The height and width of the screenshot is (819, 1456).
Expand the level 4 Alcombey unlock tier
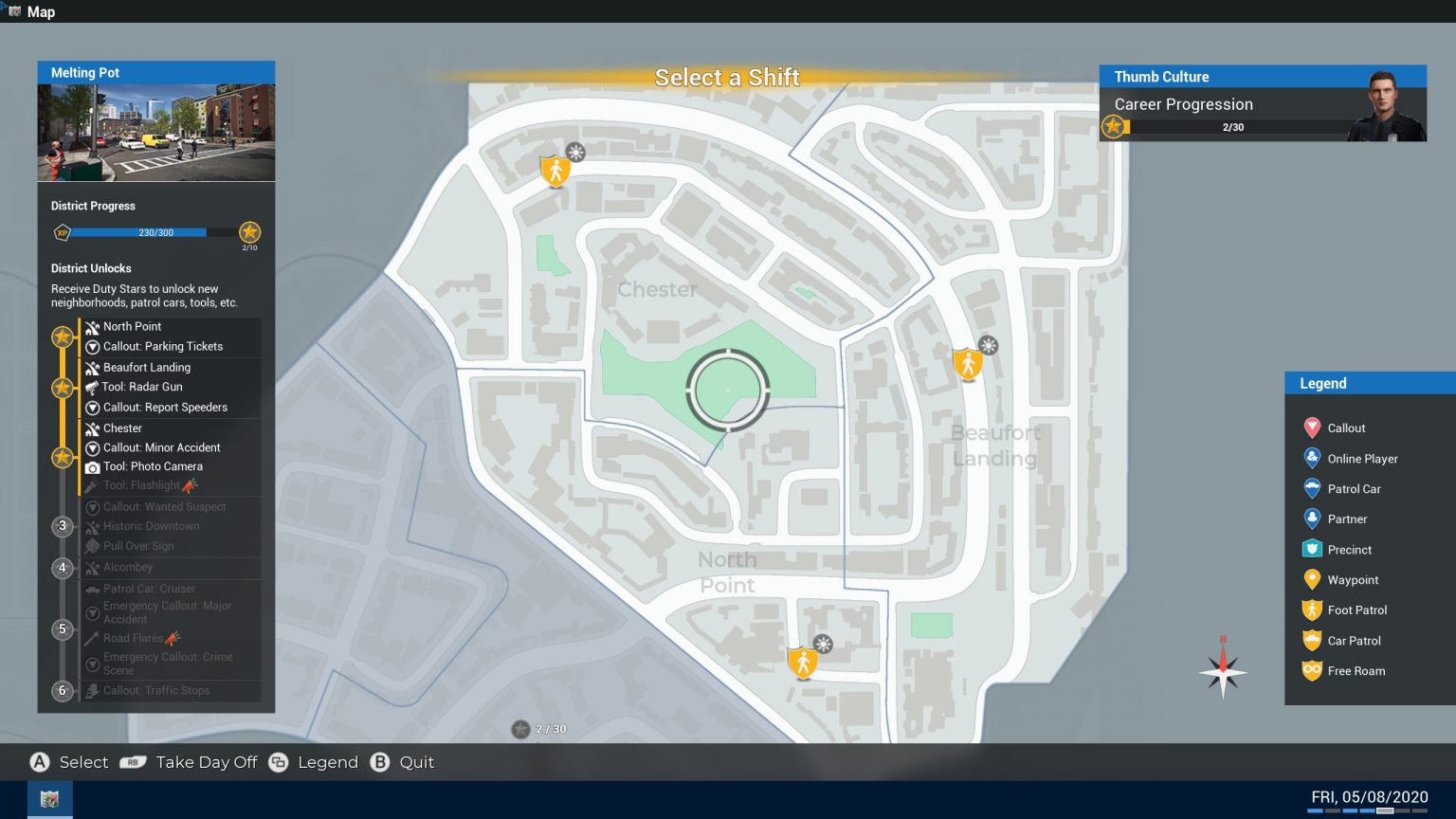tap(63, 568)
